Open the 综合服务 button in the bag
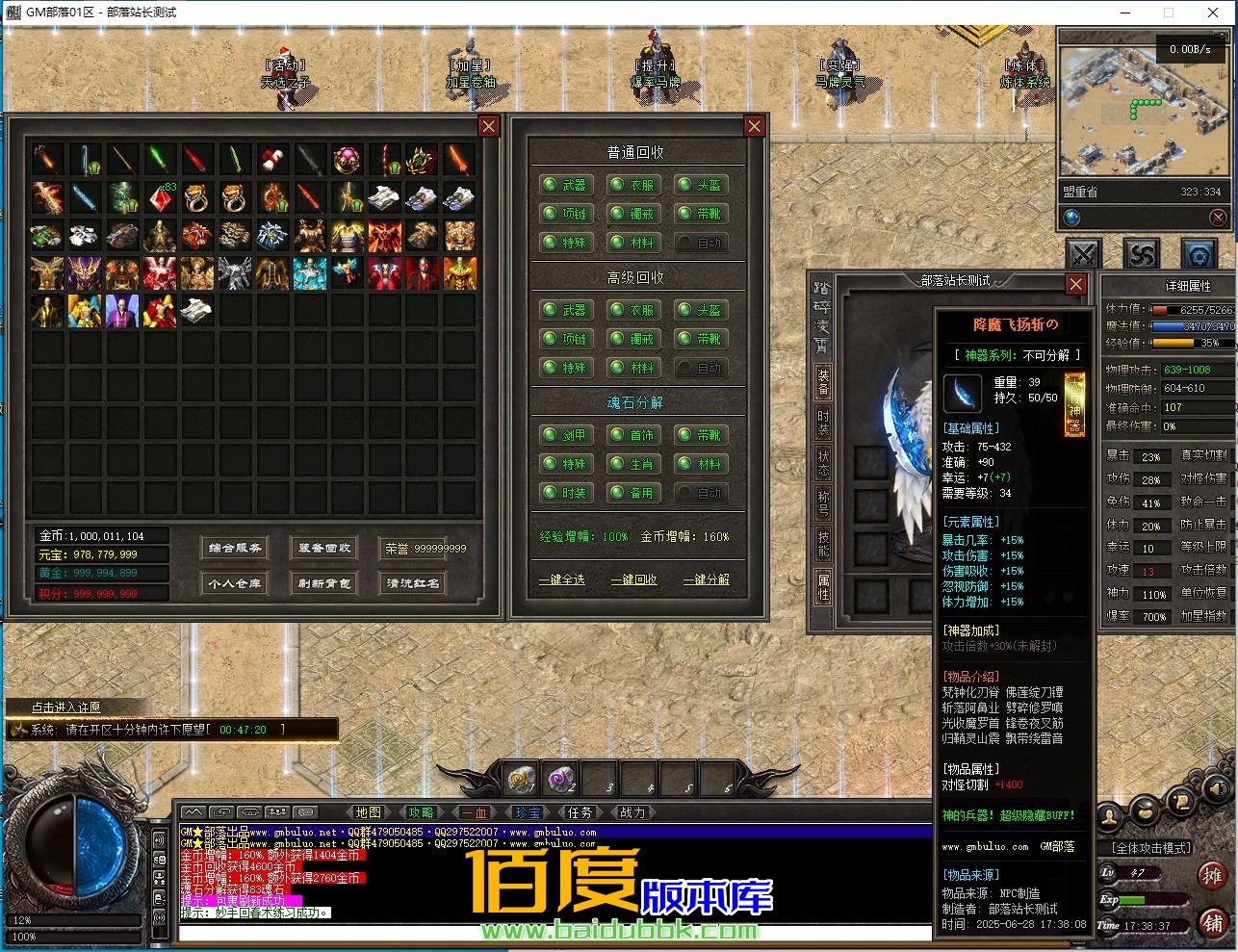 pyautogui.click(x=235, y=549)
